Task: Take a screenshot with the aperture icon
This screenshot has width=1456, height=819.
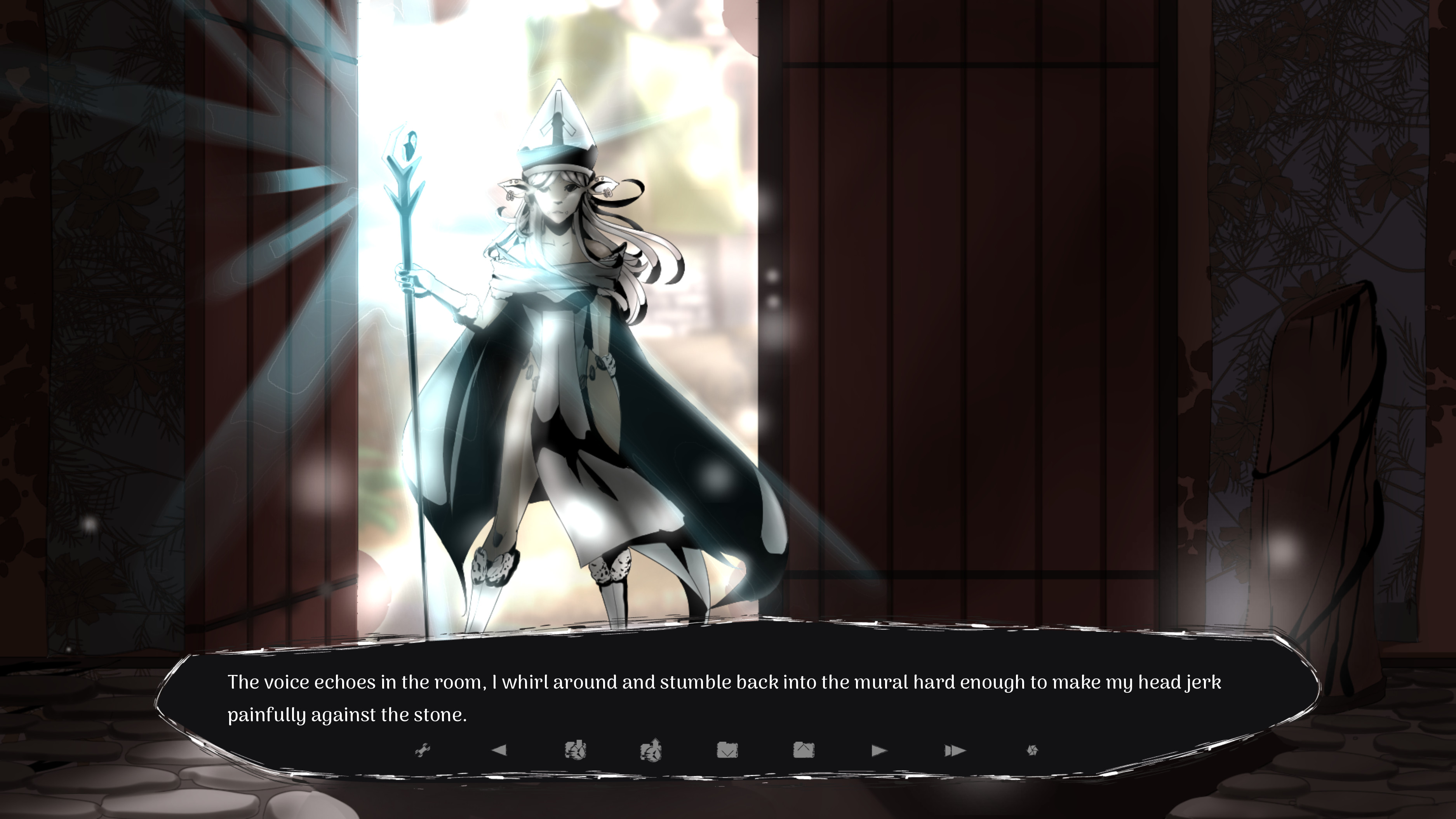Action: [1033, 750]
